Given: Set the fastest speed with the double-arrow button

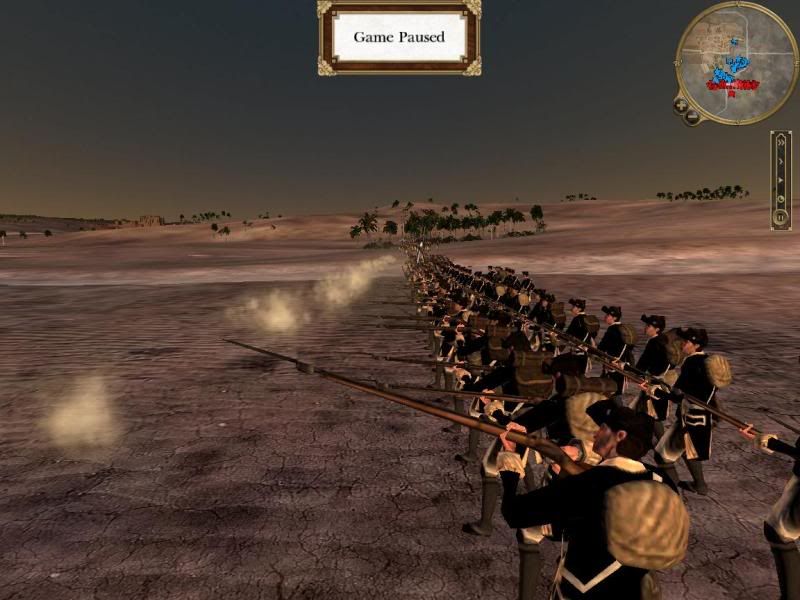Looking at the screenshot, I should [x=781, y=142].
